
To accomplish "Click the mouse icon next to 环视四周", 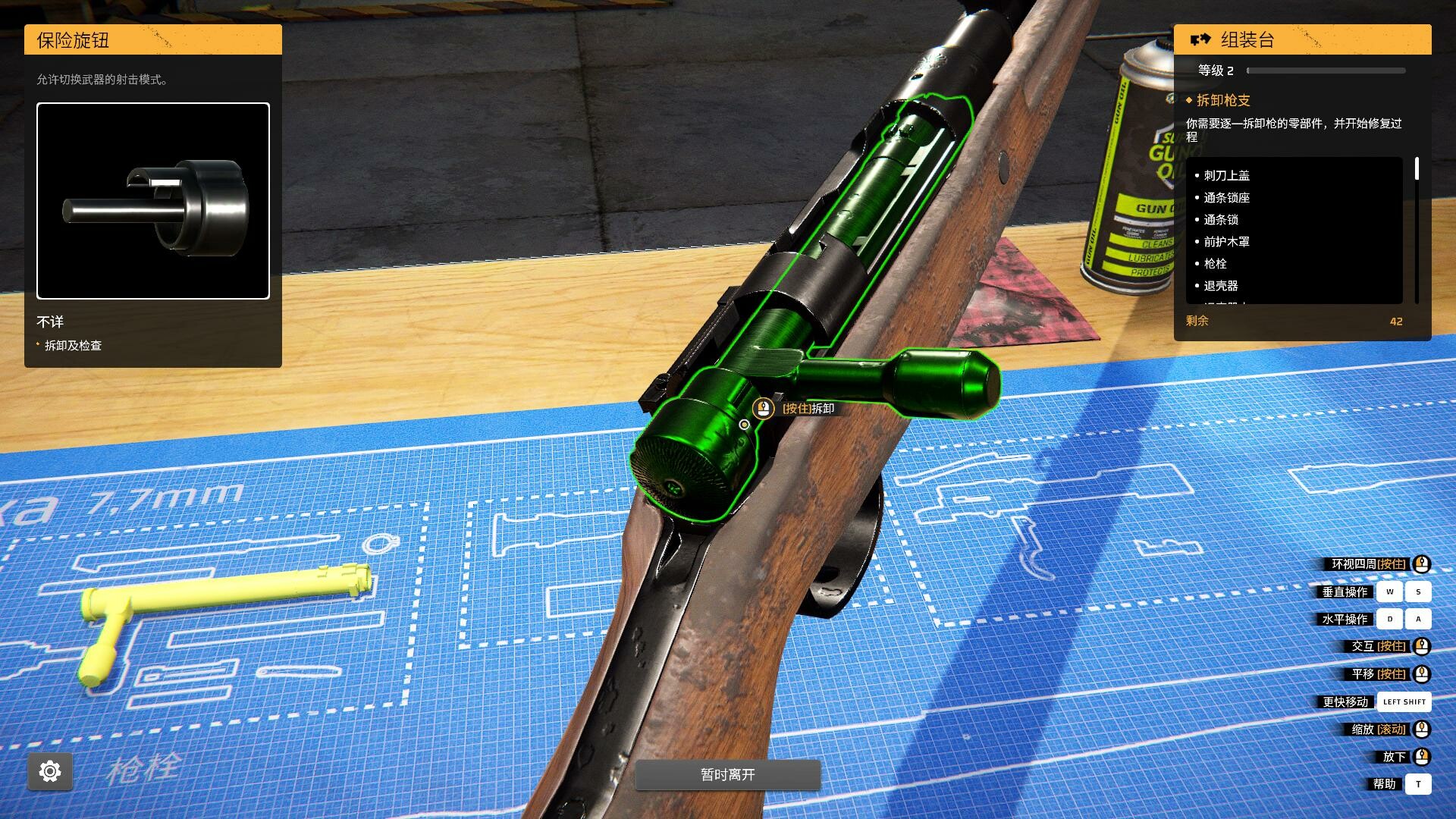I will 1421,564.
